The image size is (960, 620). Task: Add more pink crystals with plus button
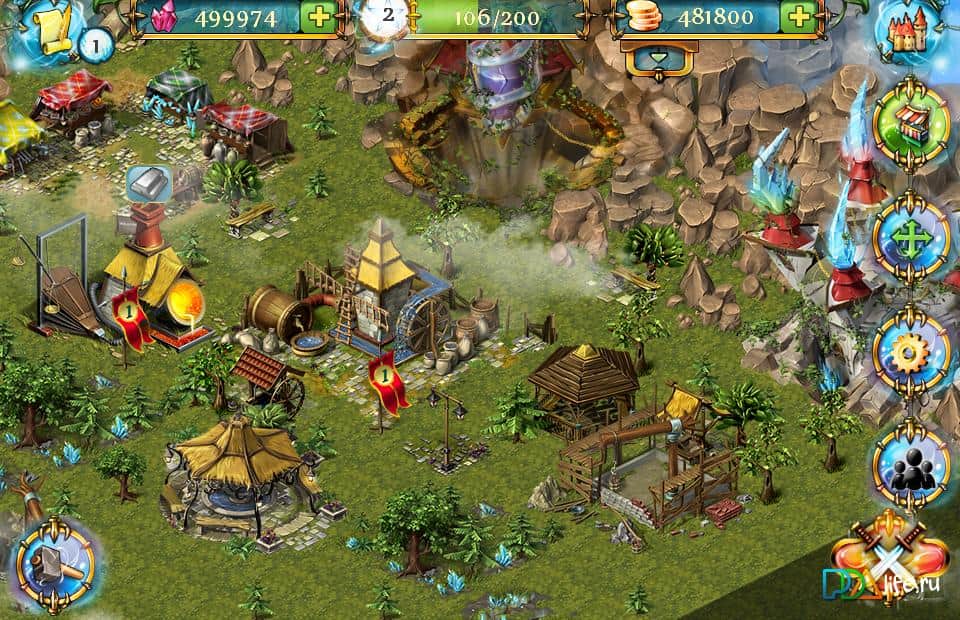click(317, 17)
